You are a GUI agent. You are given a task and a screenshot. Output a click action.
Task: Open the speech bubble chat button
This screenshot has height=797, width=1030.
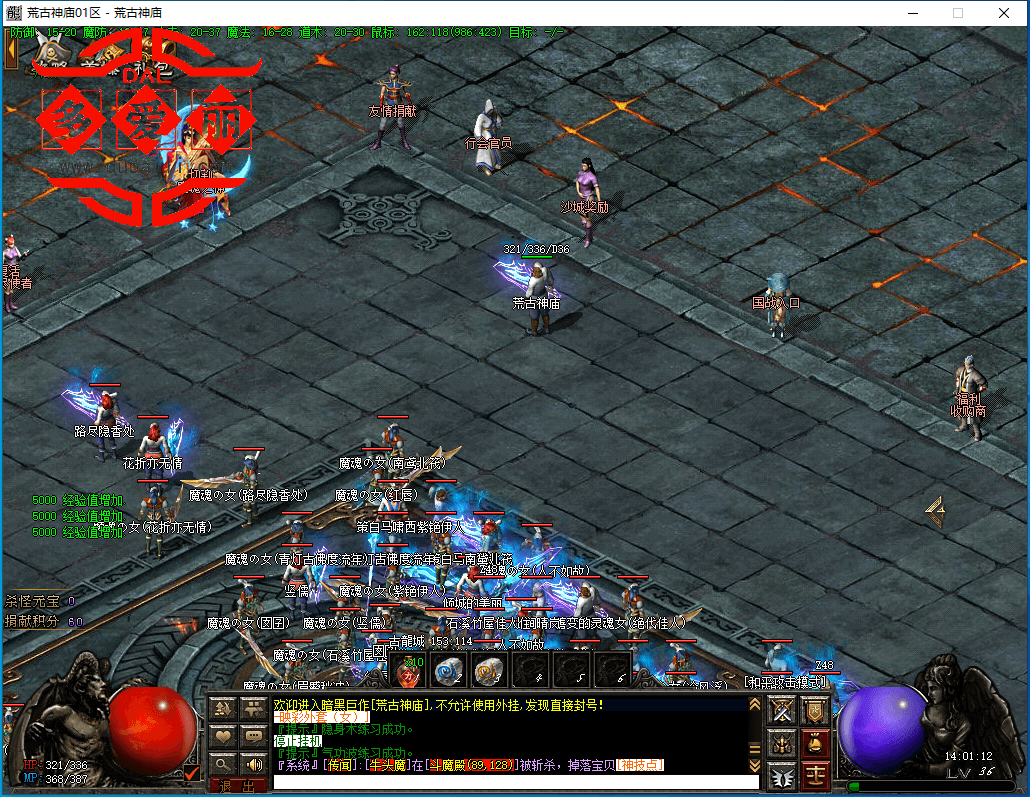[254, 737]
